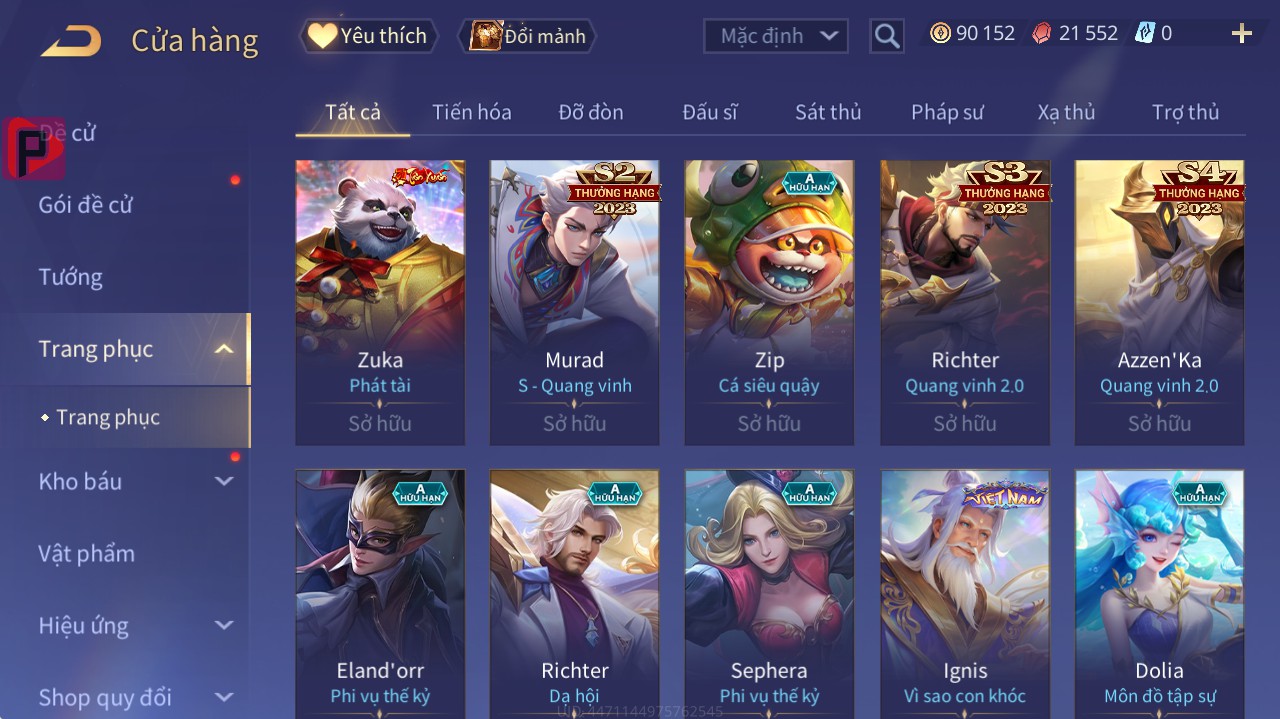Viewport: 1280px width, 719px height.
Task: Open the Gói đề cử menu
Action: pyautogui.click(x=86, y=205)
